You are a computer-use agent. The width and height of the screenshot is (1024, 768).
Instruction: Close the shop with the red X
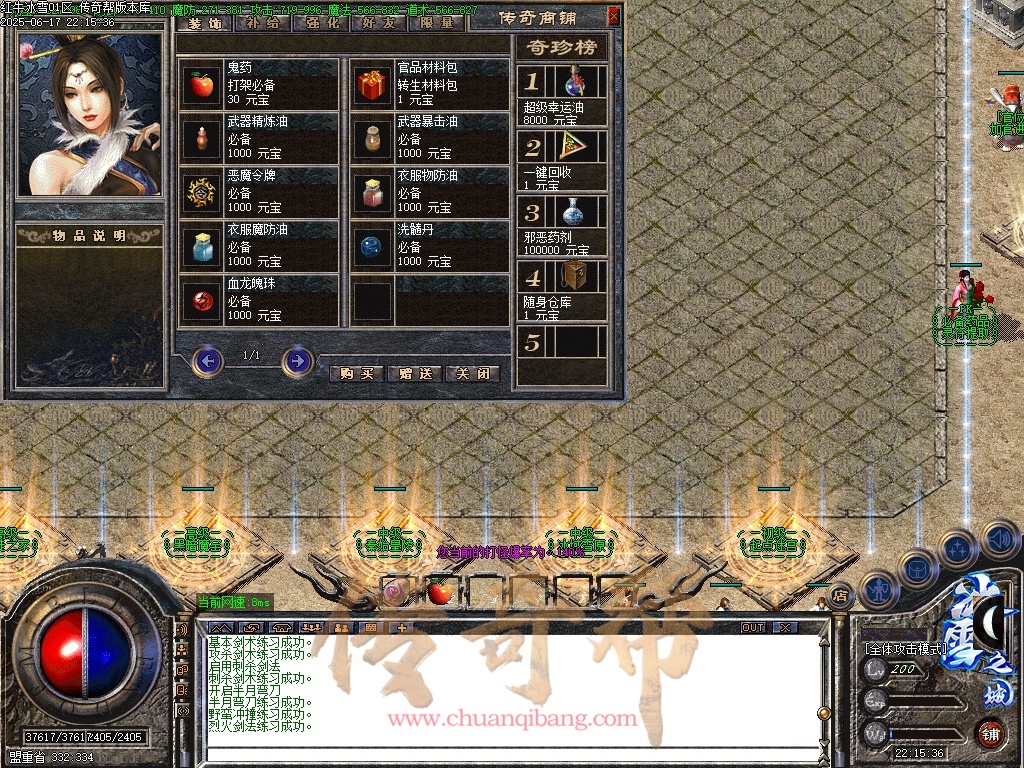[x=613, y=16]
